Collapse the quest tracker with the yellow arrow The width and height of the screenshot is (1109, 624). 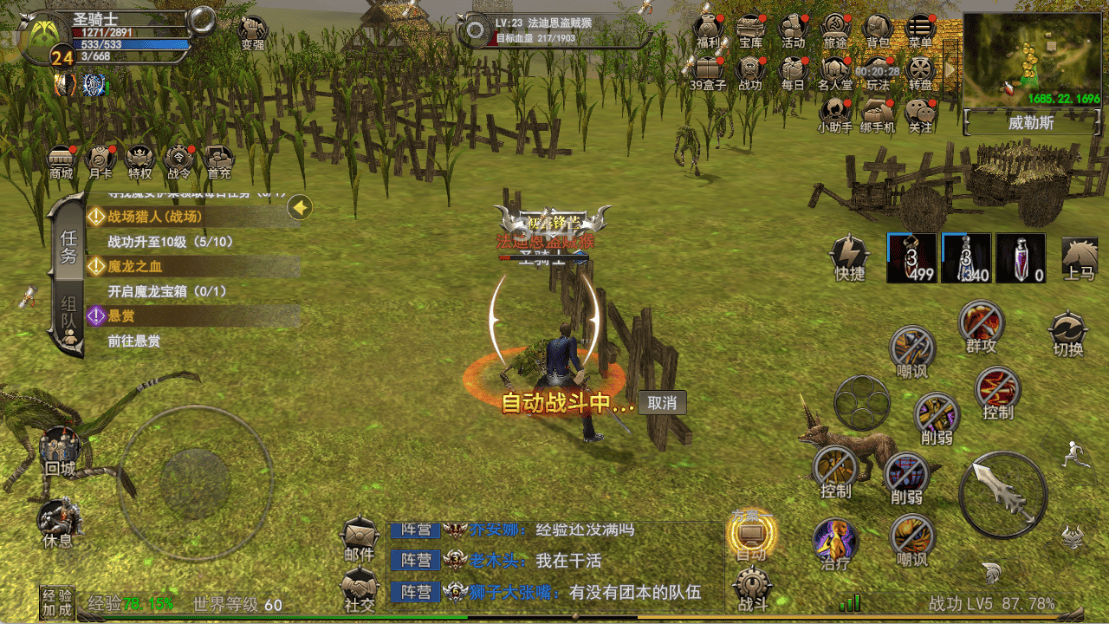tap(300, 208)
